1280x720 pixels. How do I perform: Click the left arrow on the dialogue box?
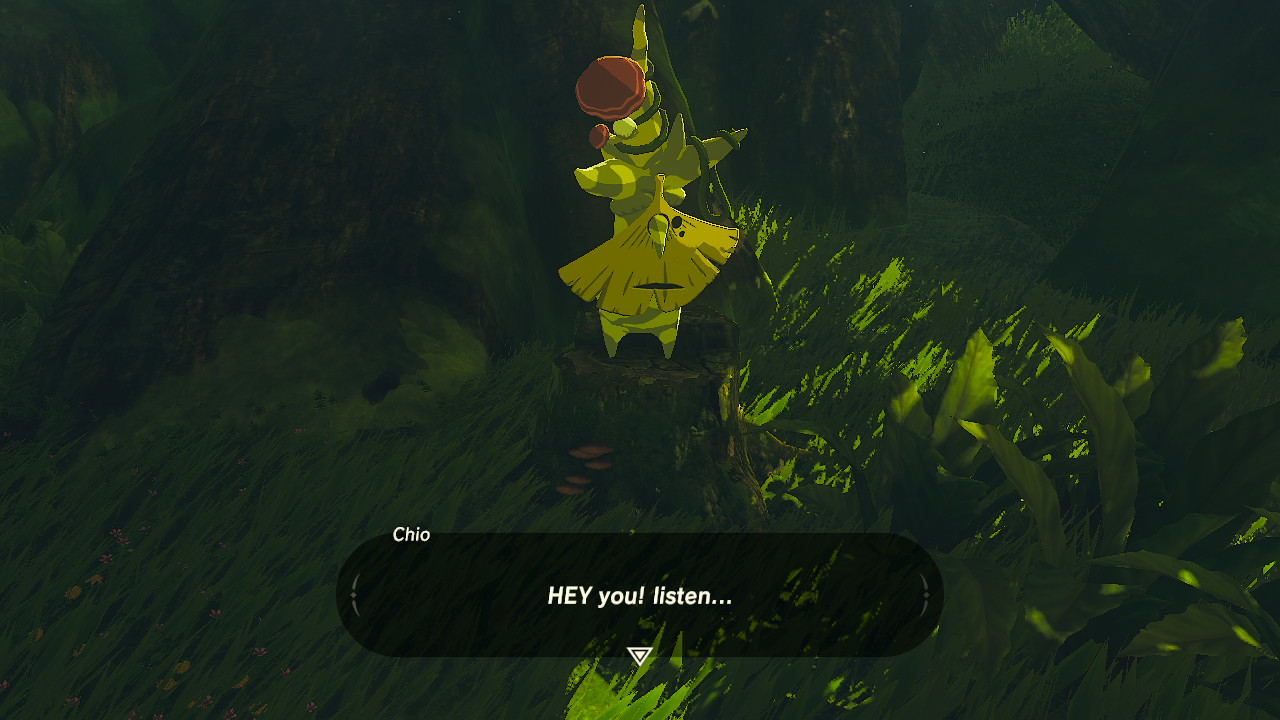(x=357, y=594)
